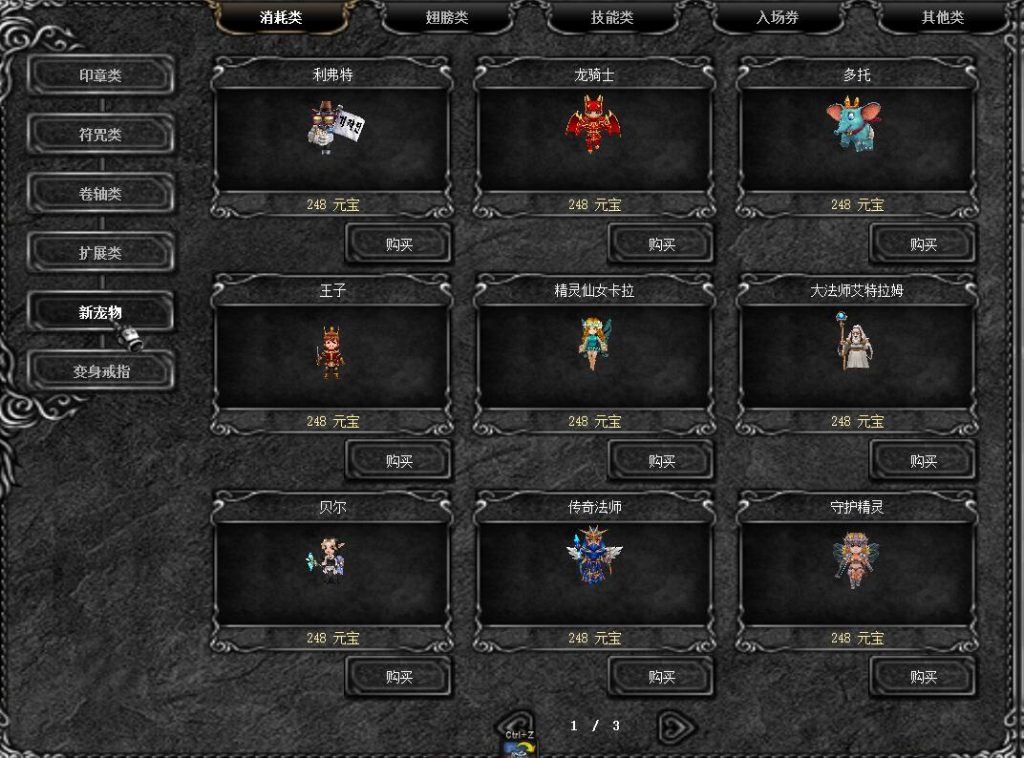The width and height of the screenshot is (1024, 758).
Task: Select the 新宠物 category
Action: pyautogui.click(x=100, y=312)
